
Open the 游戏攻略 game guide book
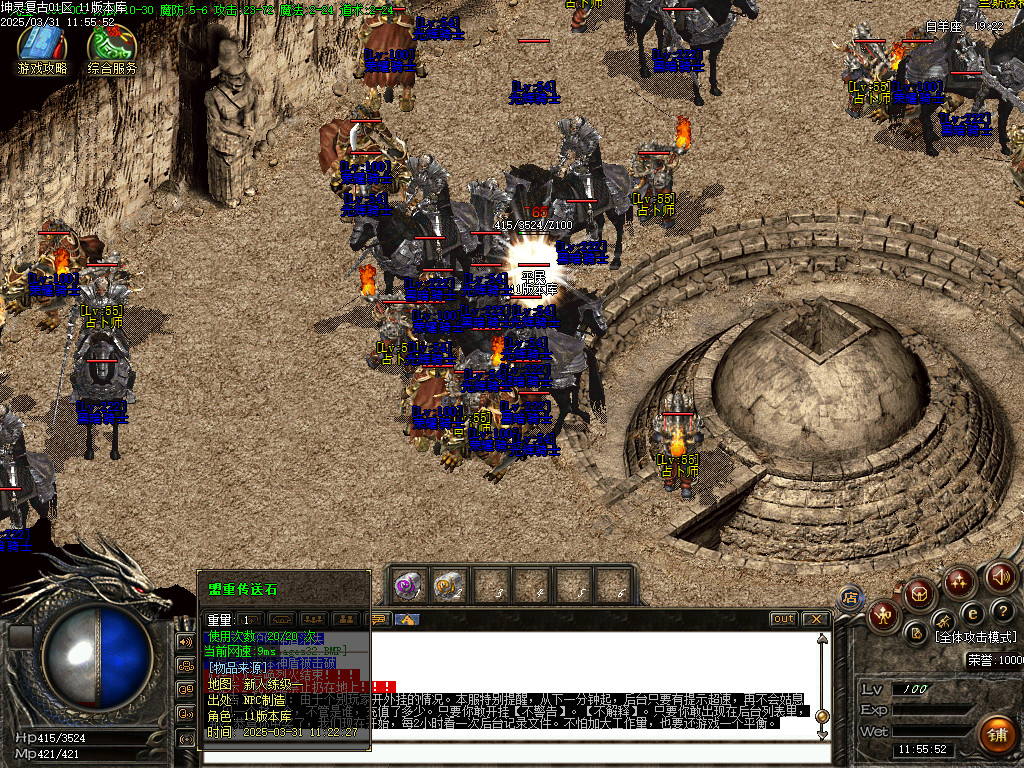(x=42, y=46)
